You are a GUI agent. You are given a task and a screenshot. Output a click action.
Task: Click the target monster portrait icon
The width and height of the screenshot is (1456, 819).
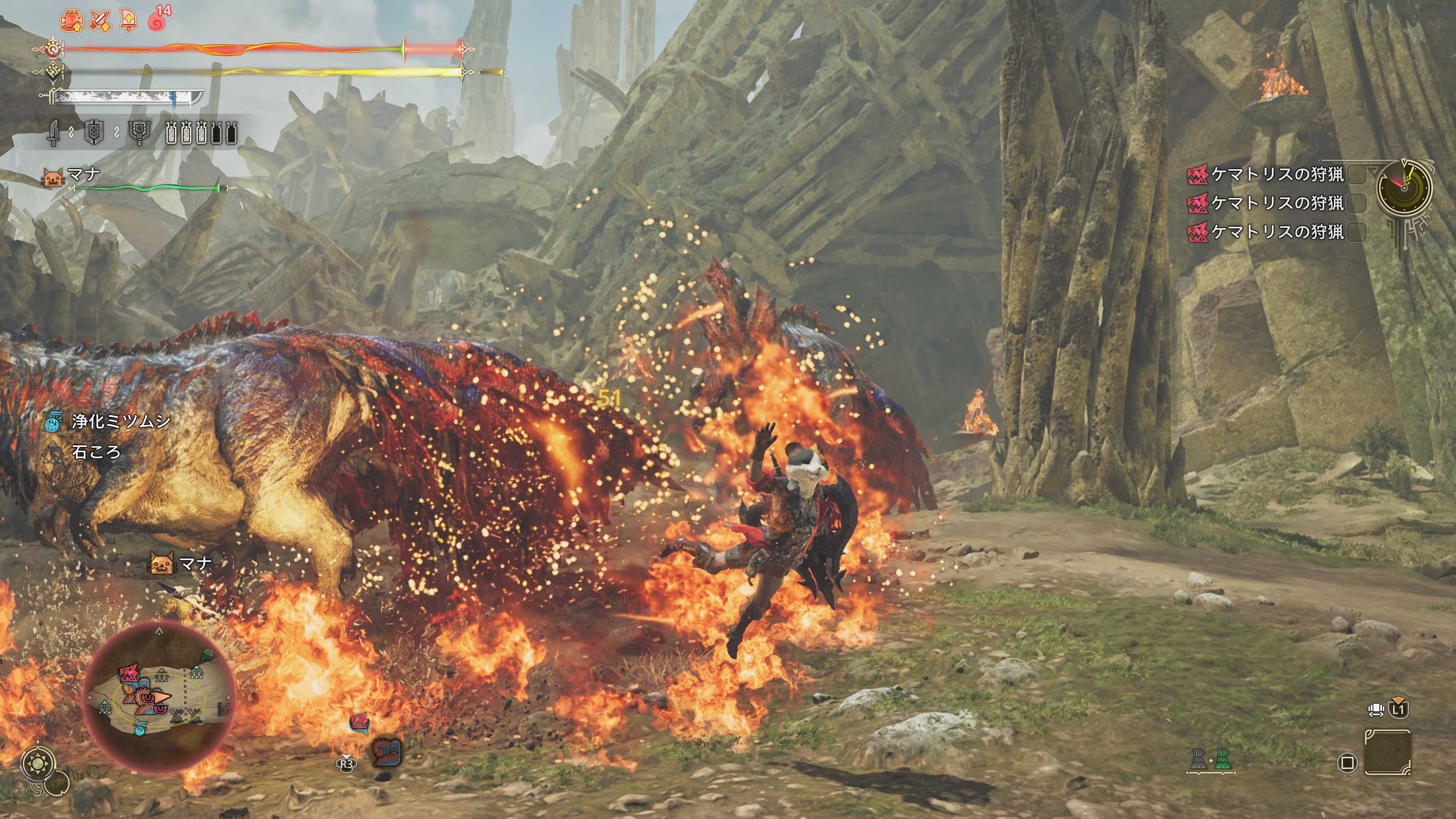(387, 752)
